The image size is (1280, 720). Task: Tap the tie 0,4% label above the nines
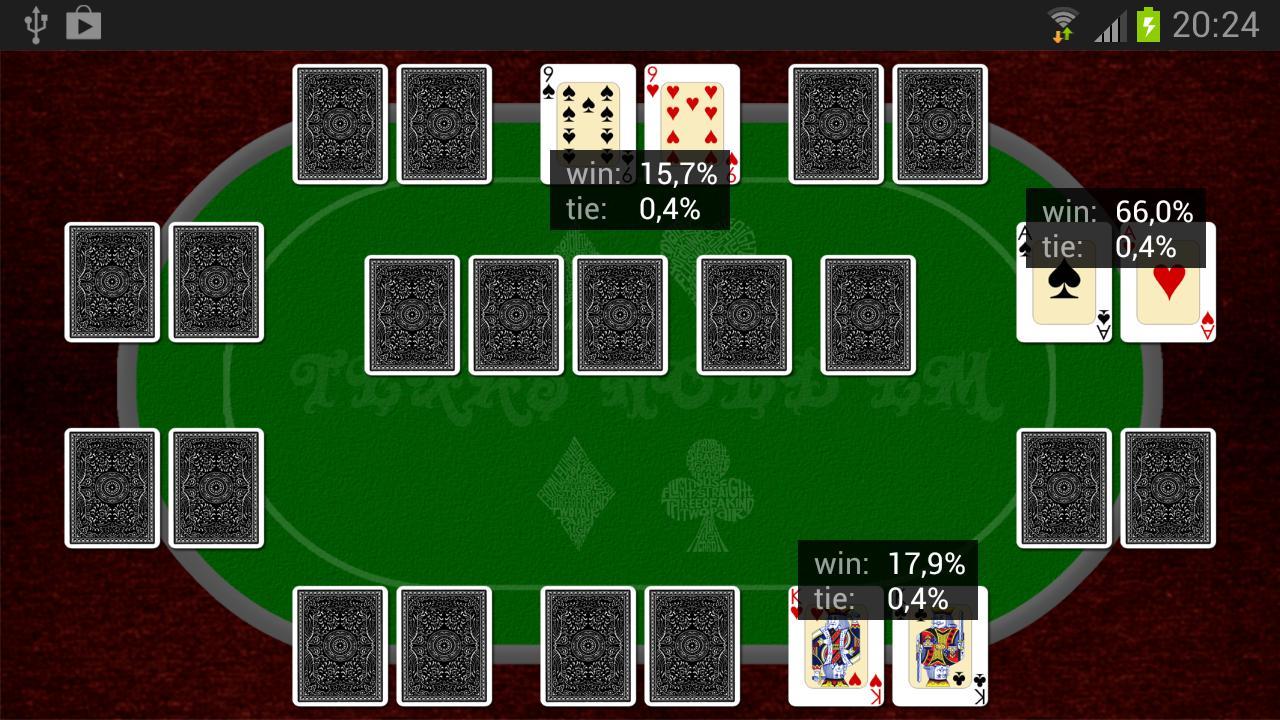[640, 210]
